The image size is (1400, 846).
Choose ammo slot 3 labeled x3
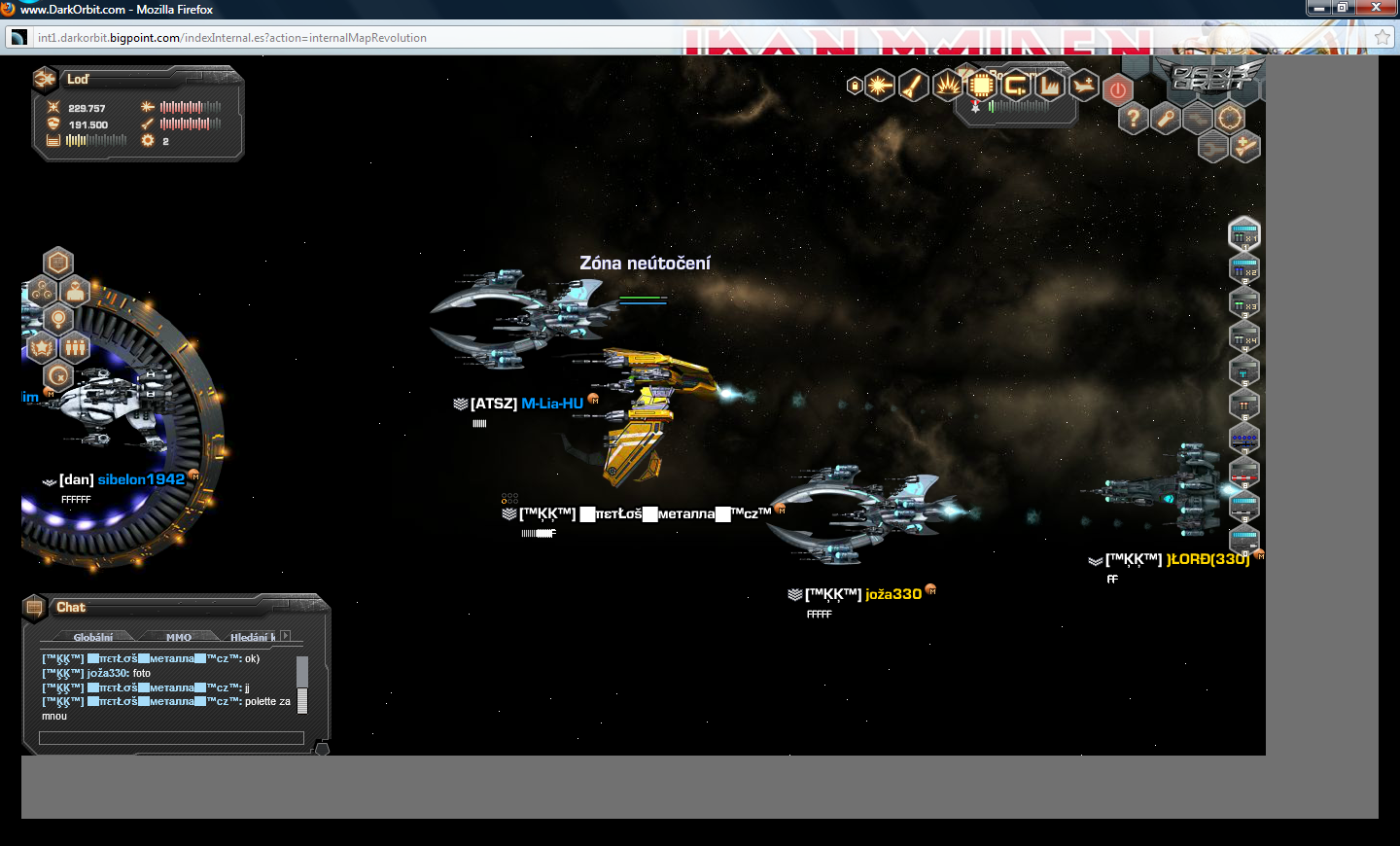click(x=1244, y=302)
